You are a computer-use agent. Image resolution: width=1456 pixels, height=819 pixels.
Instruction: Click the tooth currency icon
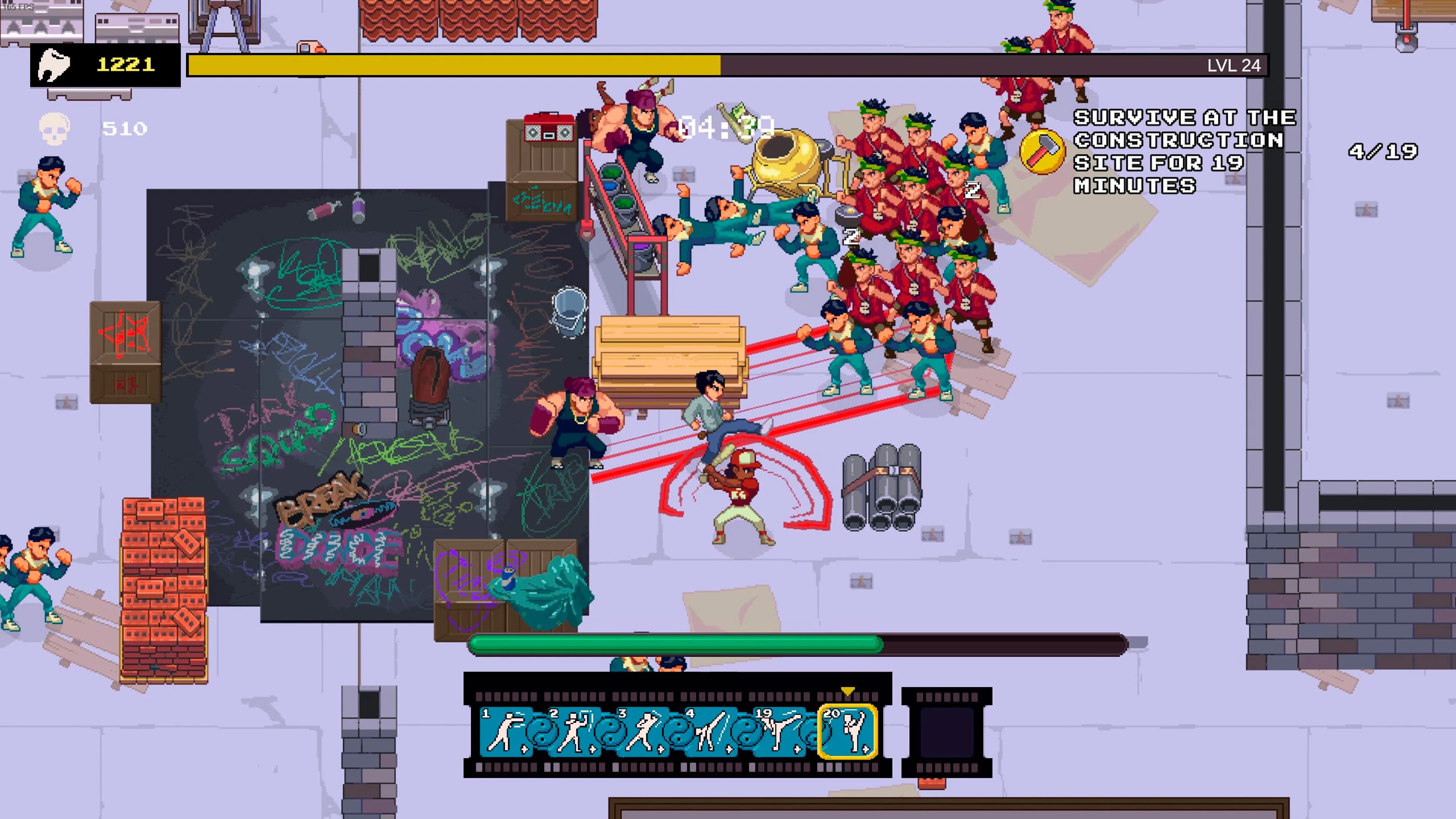tap(54, 64)
